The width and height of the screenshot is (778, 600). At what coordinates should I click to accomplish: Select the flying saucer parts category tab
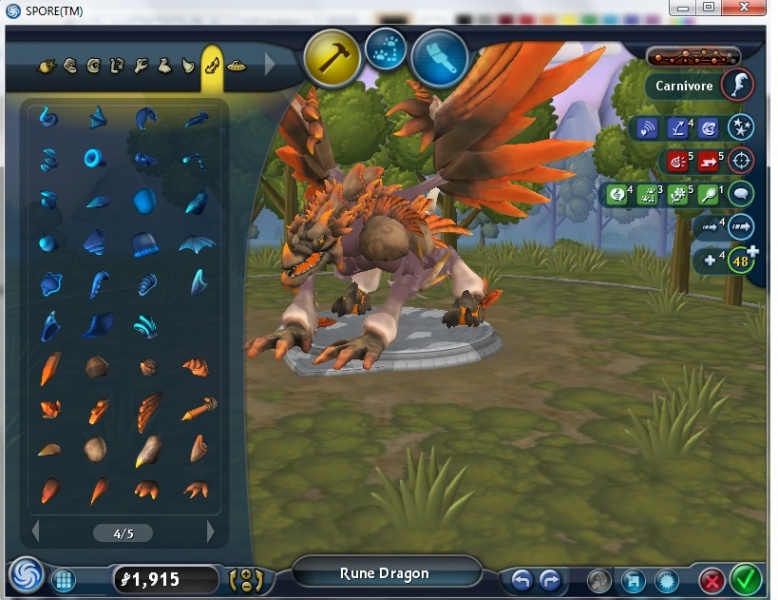(x=237, y=66)
